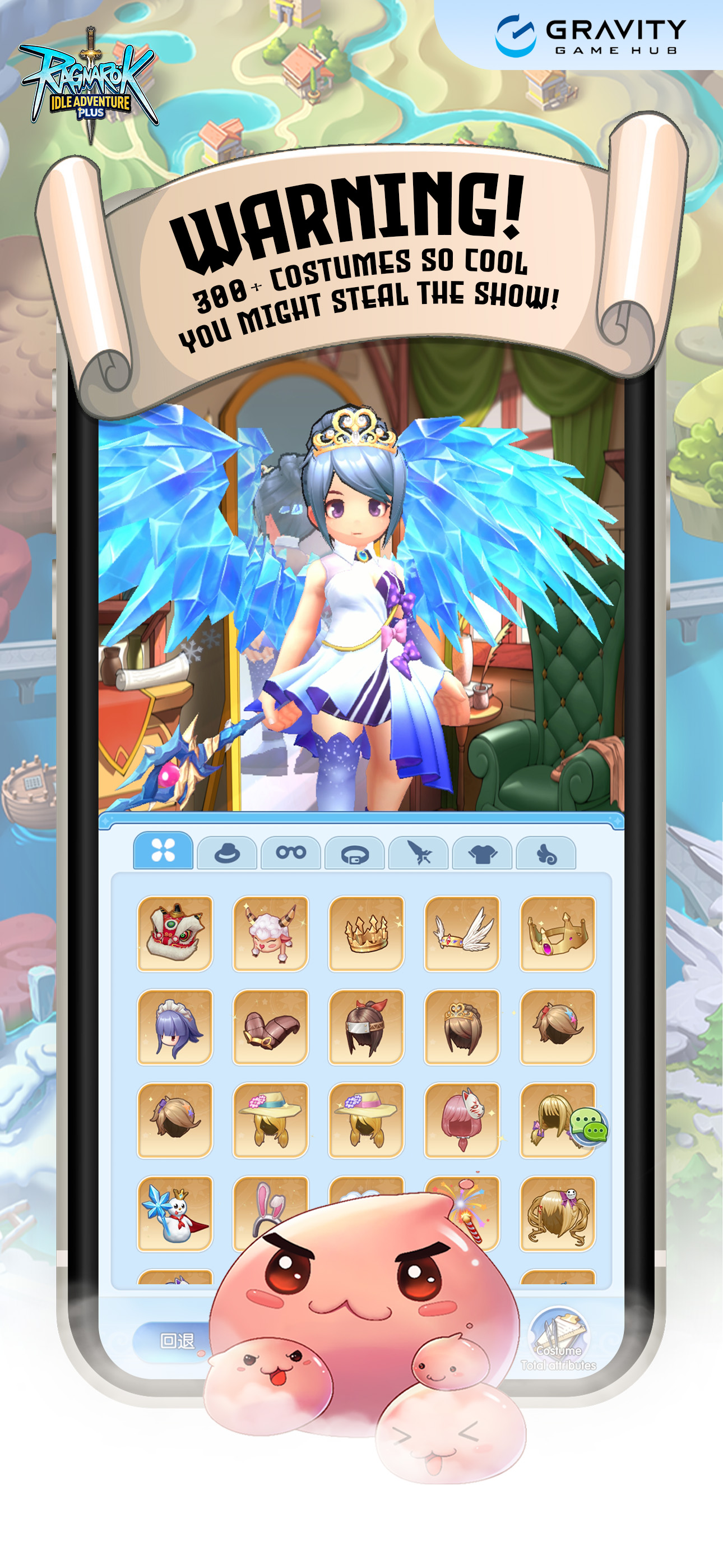
Task: Select the white winged tiara
Action: [x=462, y=933]
